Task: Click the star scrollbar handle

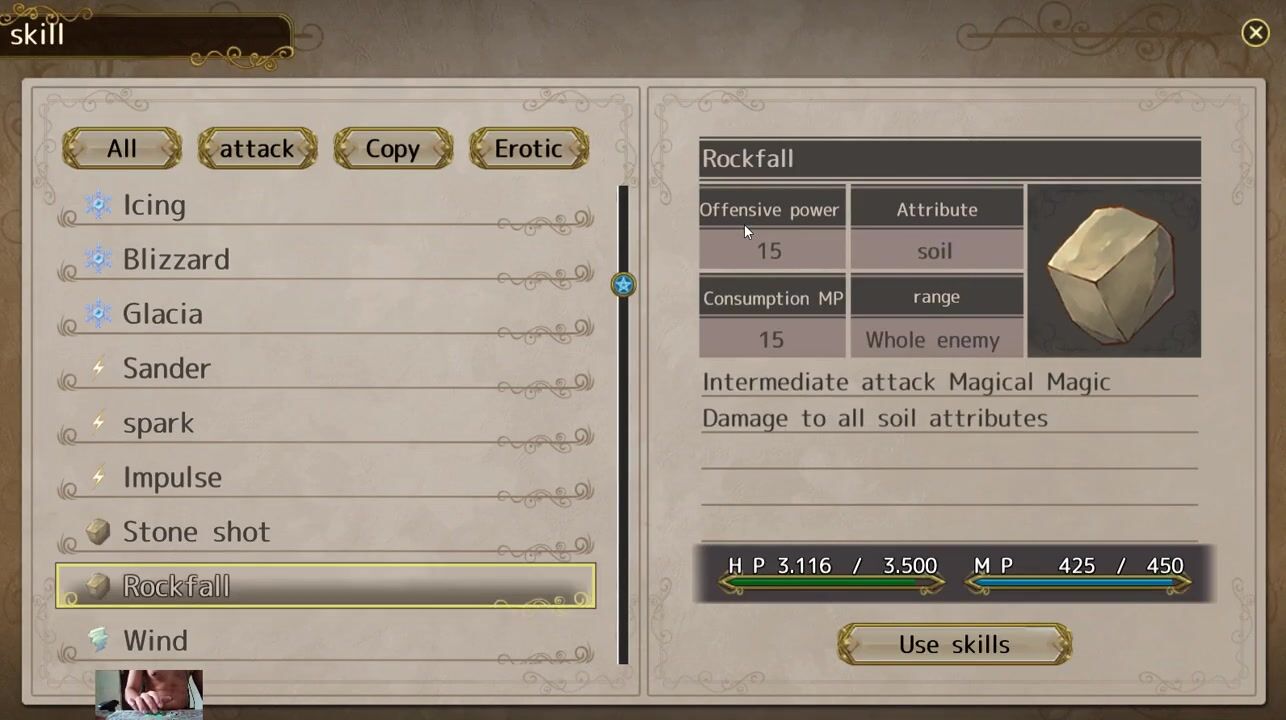Action: click(623, 285)
